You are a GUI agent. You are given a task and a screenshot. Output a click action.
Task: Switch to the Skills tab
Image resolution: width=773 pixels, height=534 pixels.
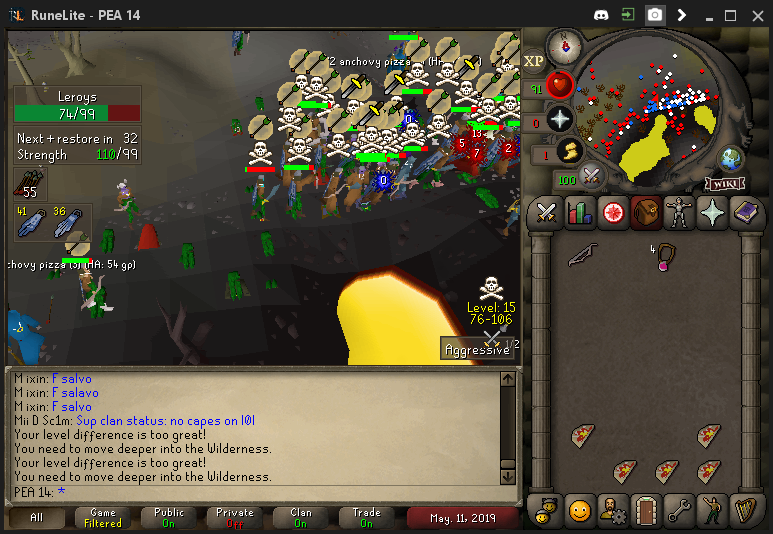pyautogui.click(x=579, y=213)
